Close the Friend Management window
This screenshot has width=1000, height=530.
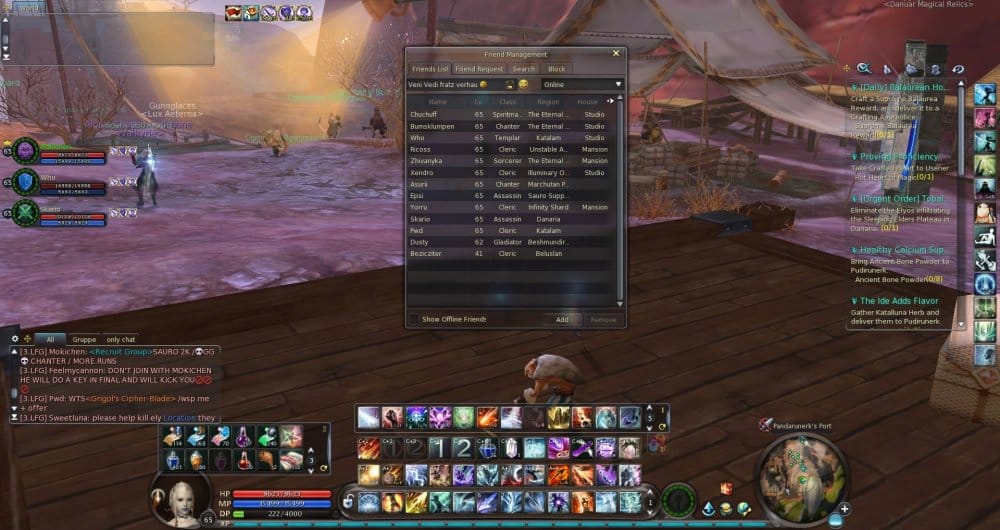(x=615, y=54)
